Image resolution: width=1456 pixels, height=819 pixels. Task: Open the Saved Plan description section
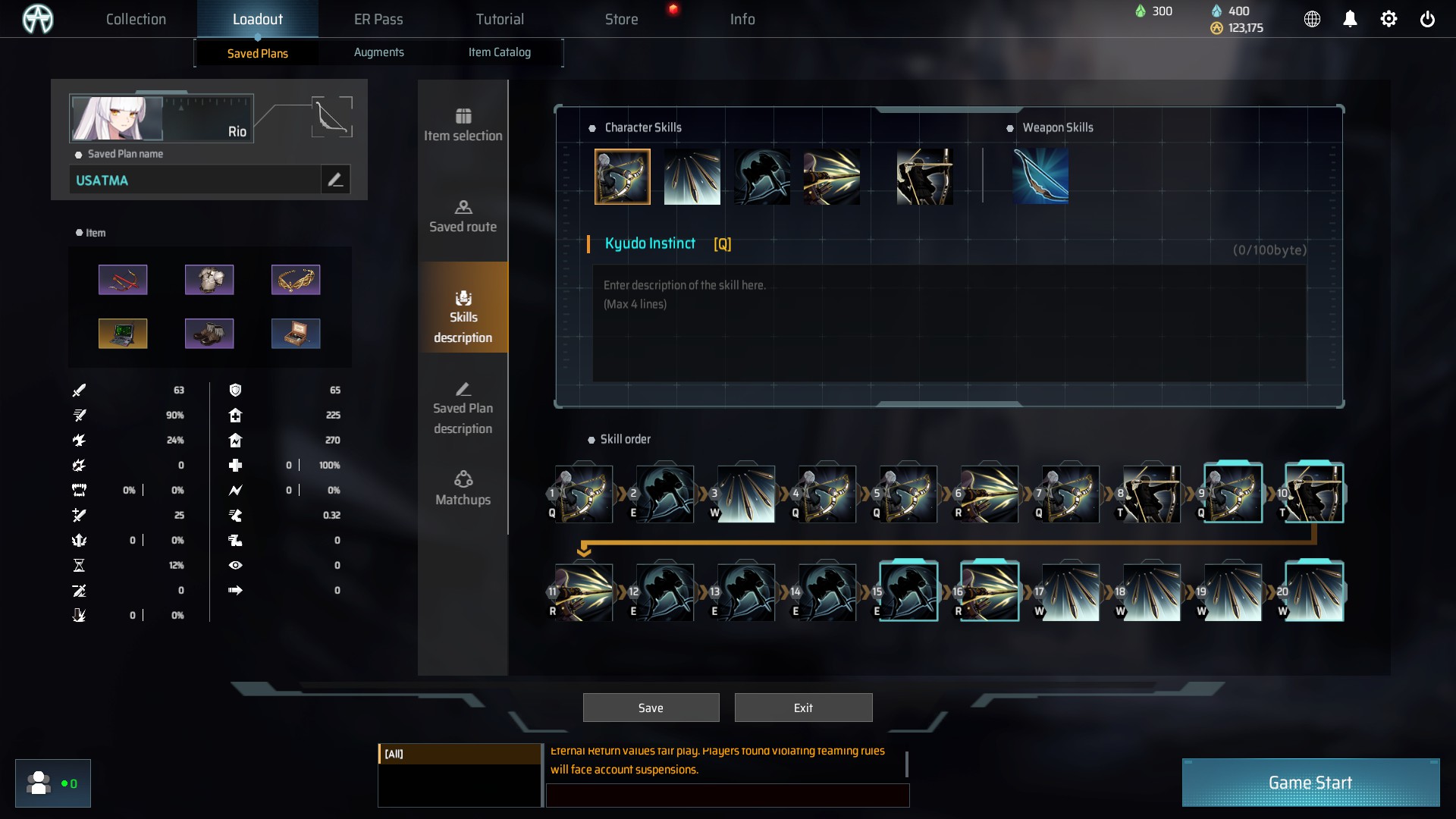[463, 408]
